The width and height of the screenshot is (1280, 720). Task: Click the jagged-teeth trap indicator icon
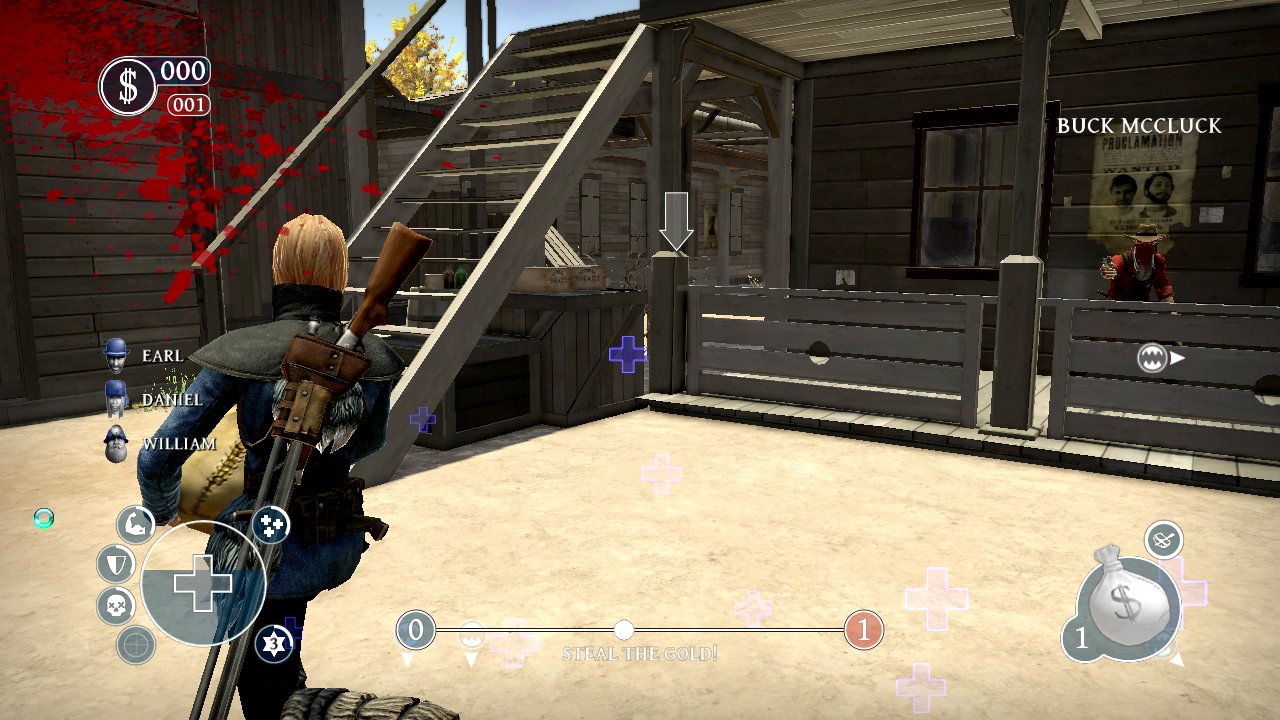coord(1153,357)
